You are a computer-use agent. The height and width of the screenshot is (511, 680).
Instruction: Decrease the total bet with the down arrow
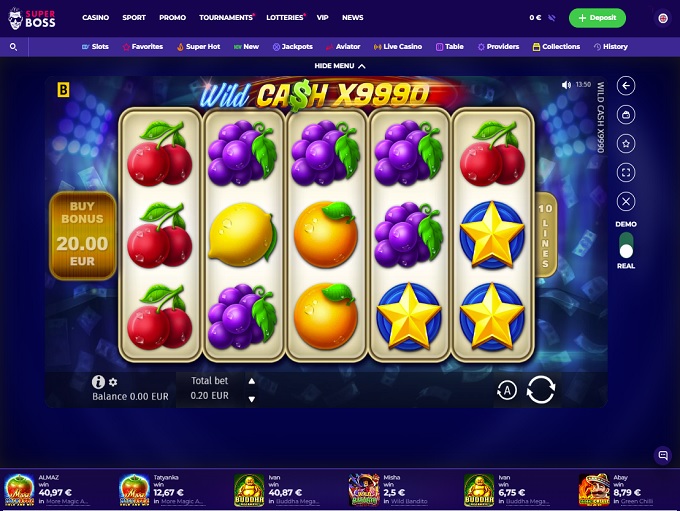tap(251, 398)
